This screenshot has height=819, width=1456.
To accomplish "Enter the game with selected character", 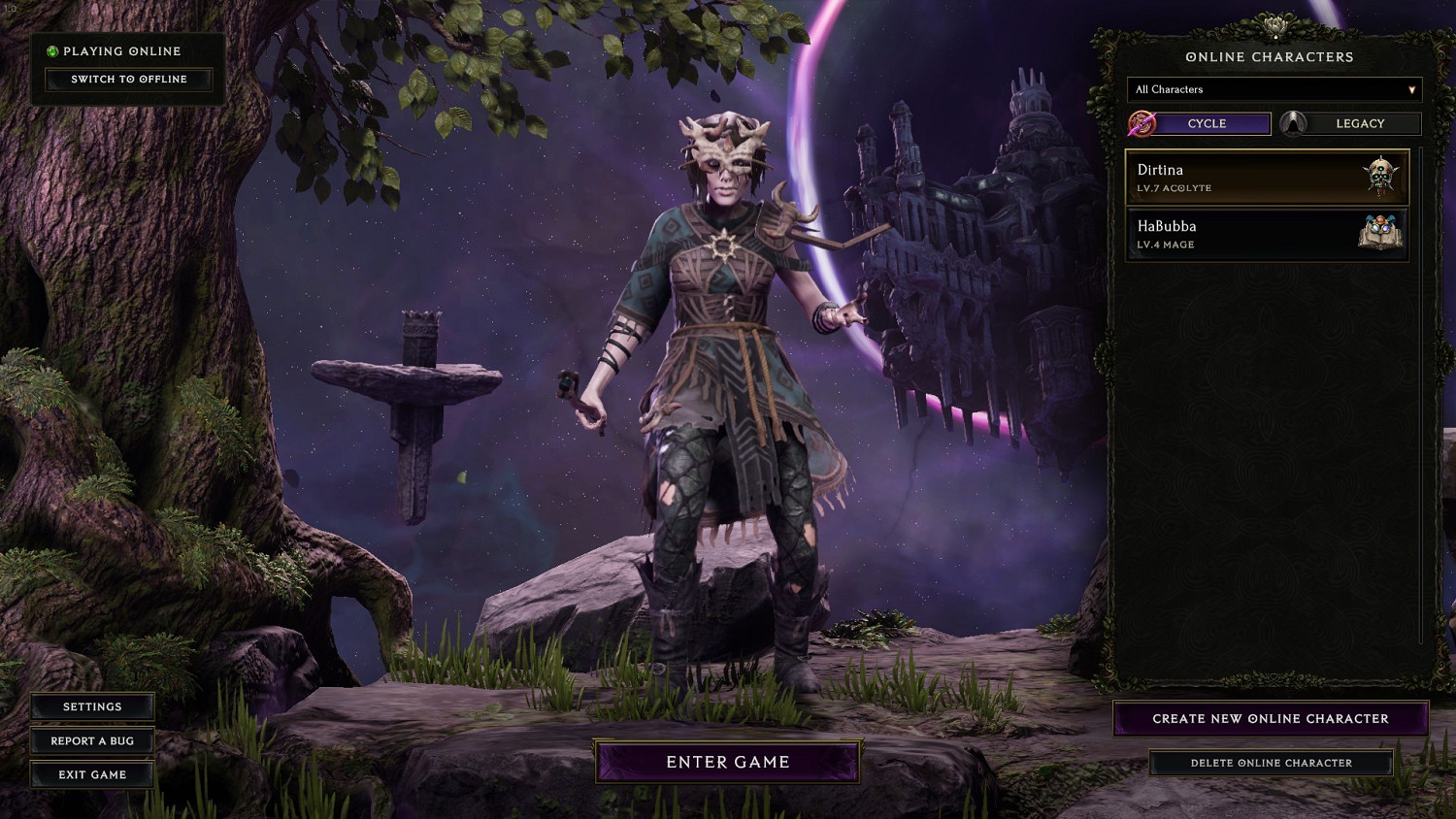I will click(728, 762).
